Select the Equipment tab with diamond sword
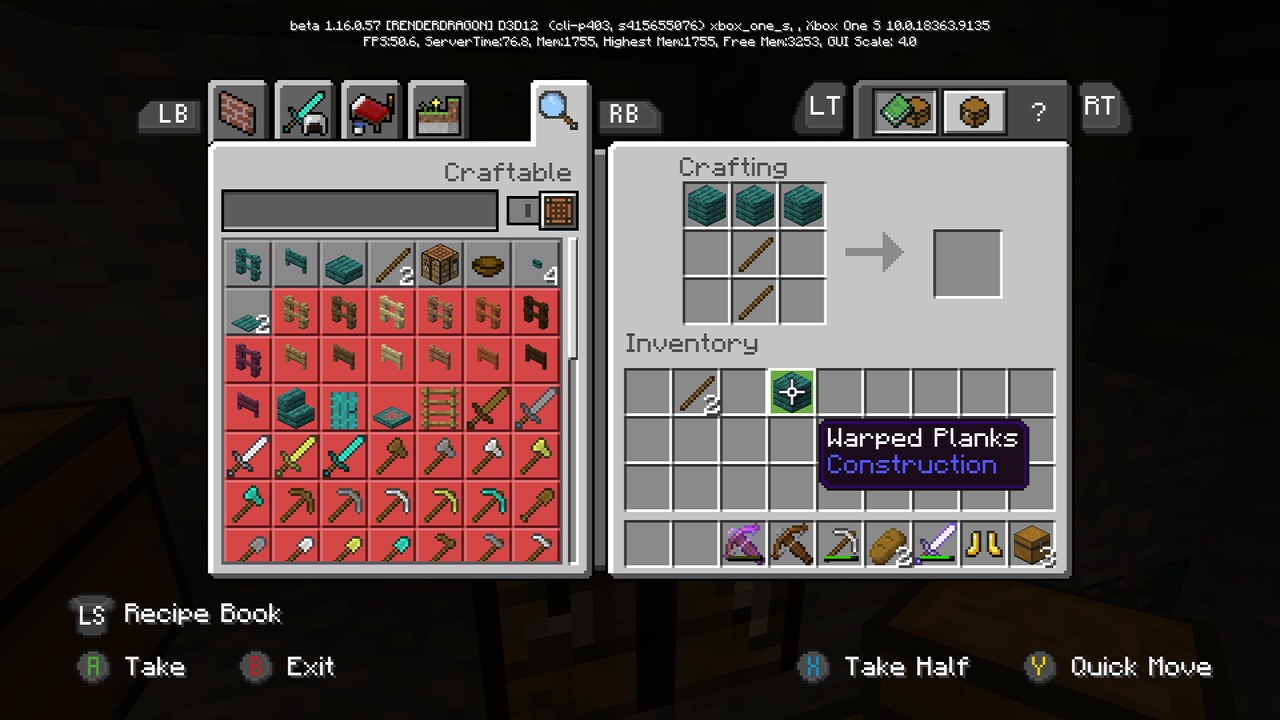This screenshot has width=1280, height=720. [x=304, y=112]
